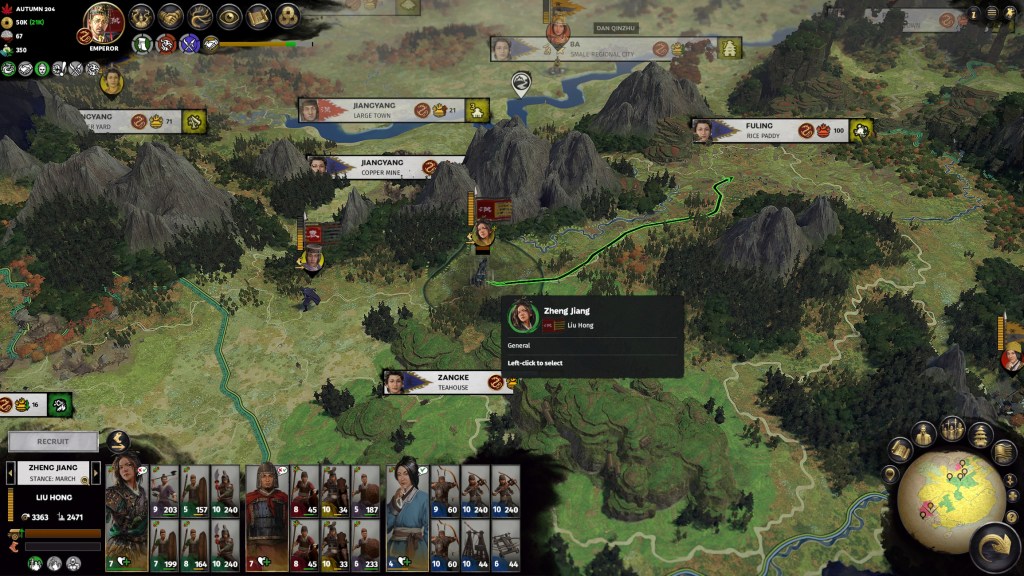Open the eye-icon spy panel
Screen dimensions: 1024x576
click(x=230, y=17)
